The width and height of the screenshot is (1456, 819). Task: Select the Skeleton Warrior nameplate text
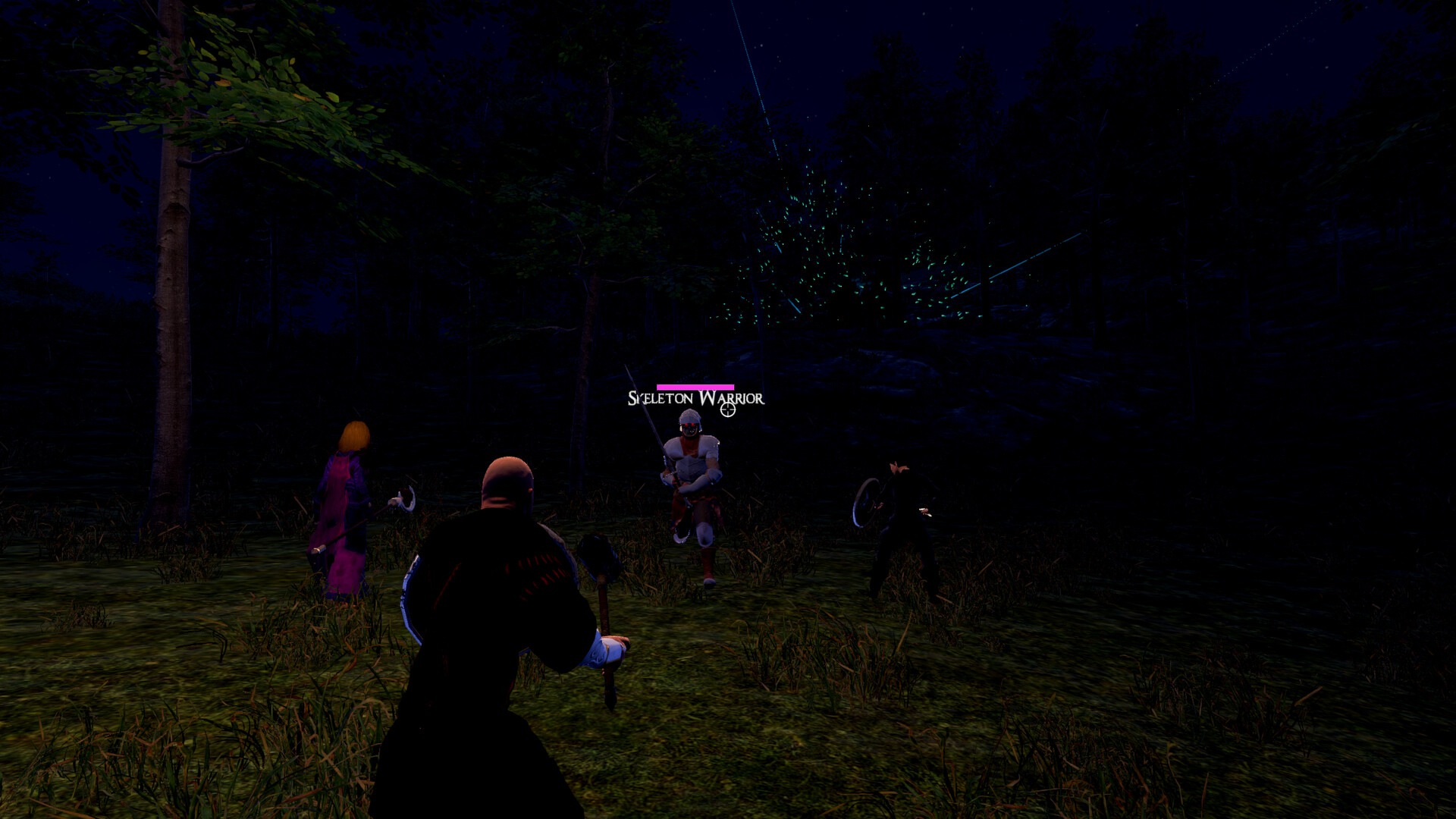tap(695, 397)
